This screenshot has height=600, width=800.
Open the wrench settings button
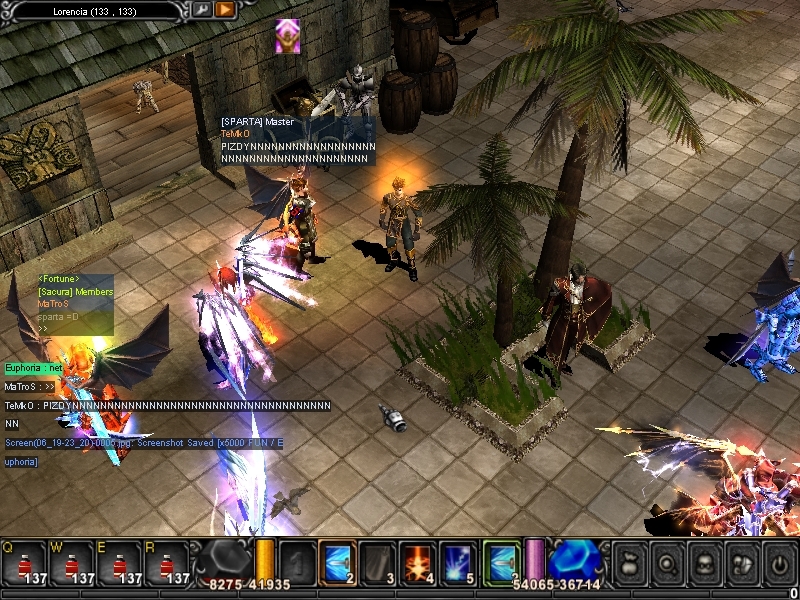pyautogui.click(x=202, y=9)
